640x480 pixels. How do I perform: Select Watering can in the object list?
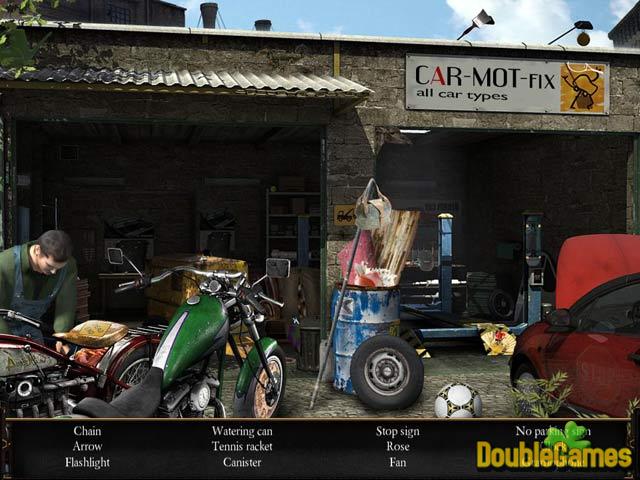point(242,431)
